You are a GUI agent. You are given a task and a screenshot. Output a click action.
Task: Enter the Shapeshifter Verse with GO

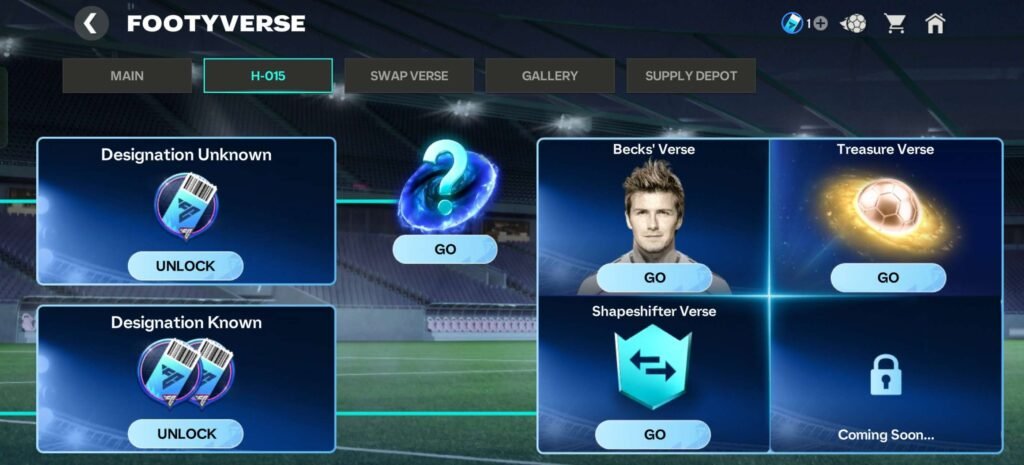click(x=654, y=434)
